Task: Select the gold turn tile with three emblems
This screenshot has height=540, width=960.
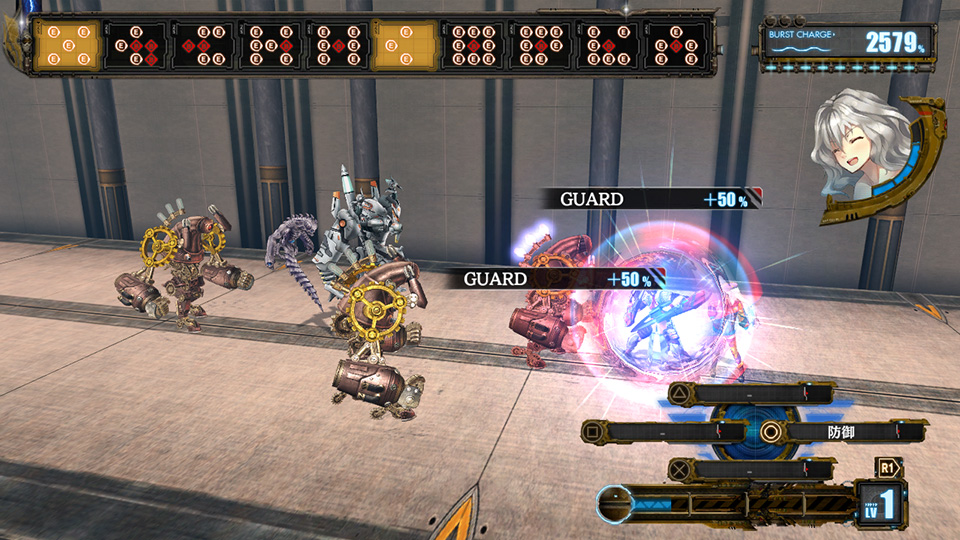Action: click(404, 45)
